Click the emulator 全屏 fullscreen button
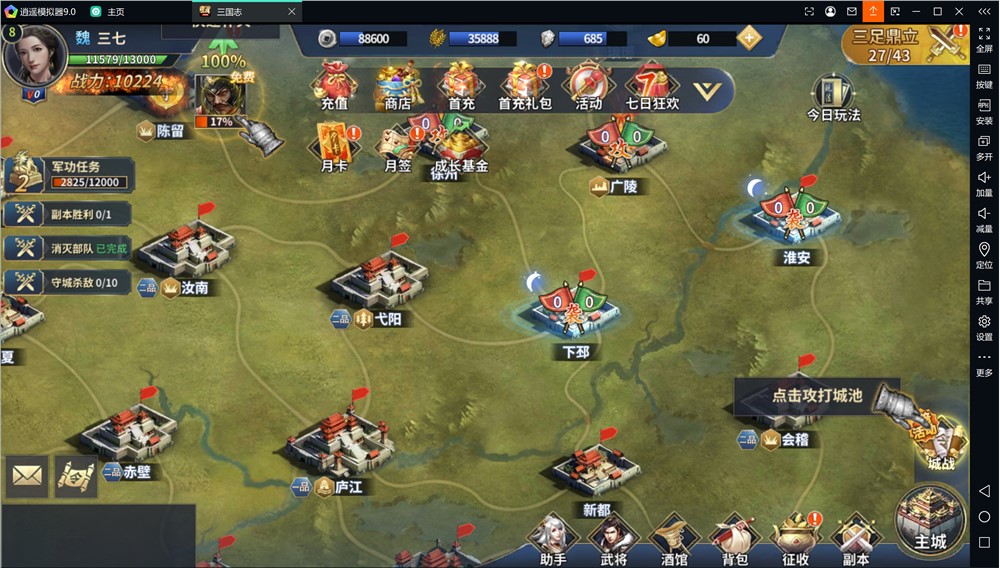The image size is (1000, 568). point(984,39)
